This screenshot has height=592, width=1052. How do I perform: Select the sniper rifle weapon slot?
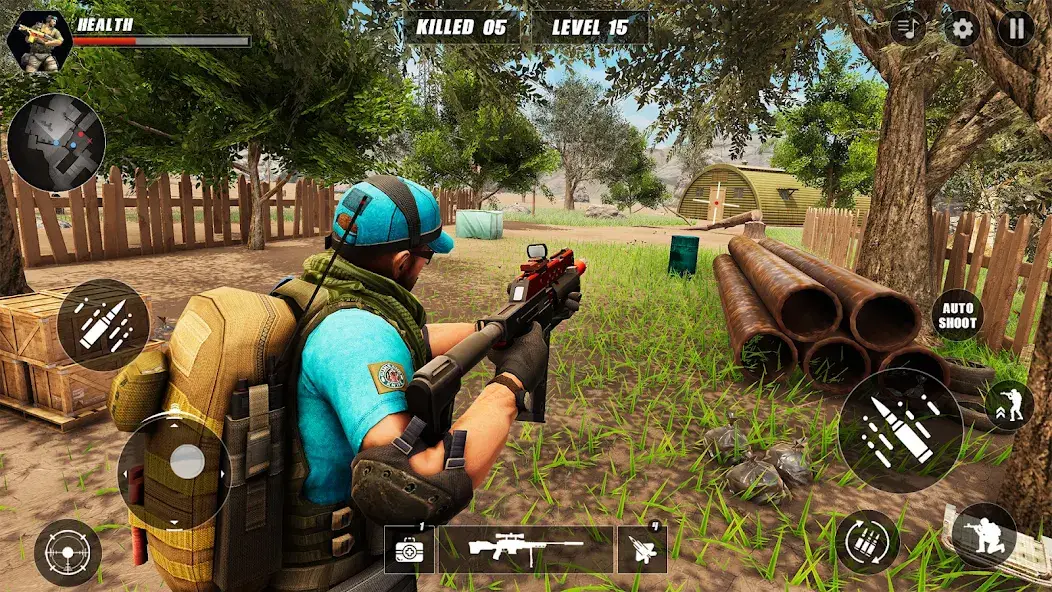click(525, 549)
